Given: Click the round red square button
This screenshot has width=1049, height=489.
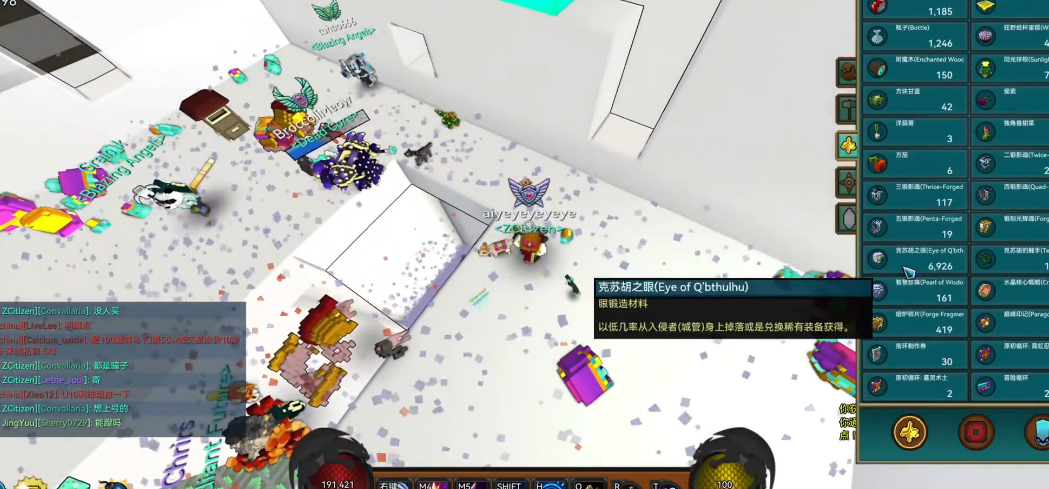Looking at the screenshot, I should [975, 433].
